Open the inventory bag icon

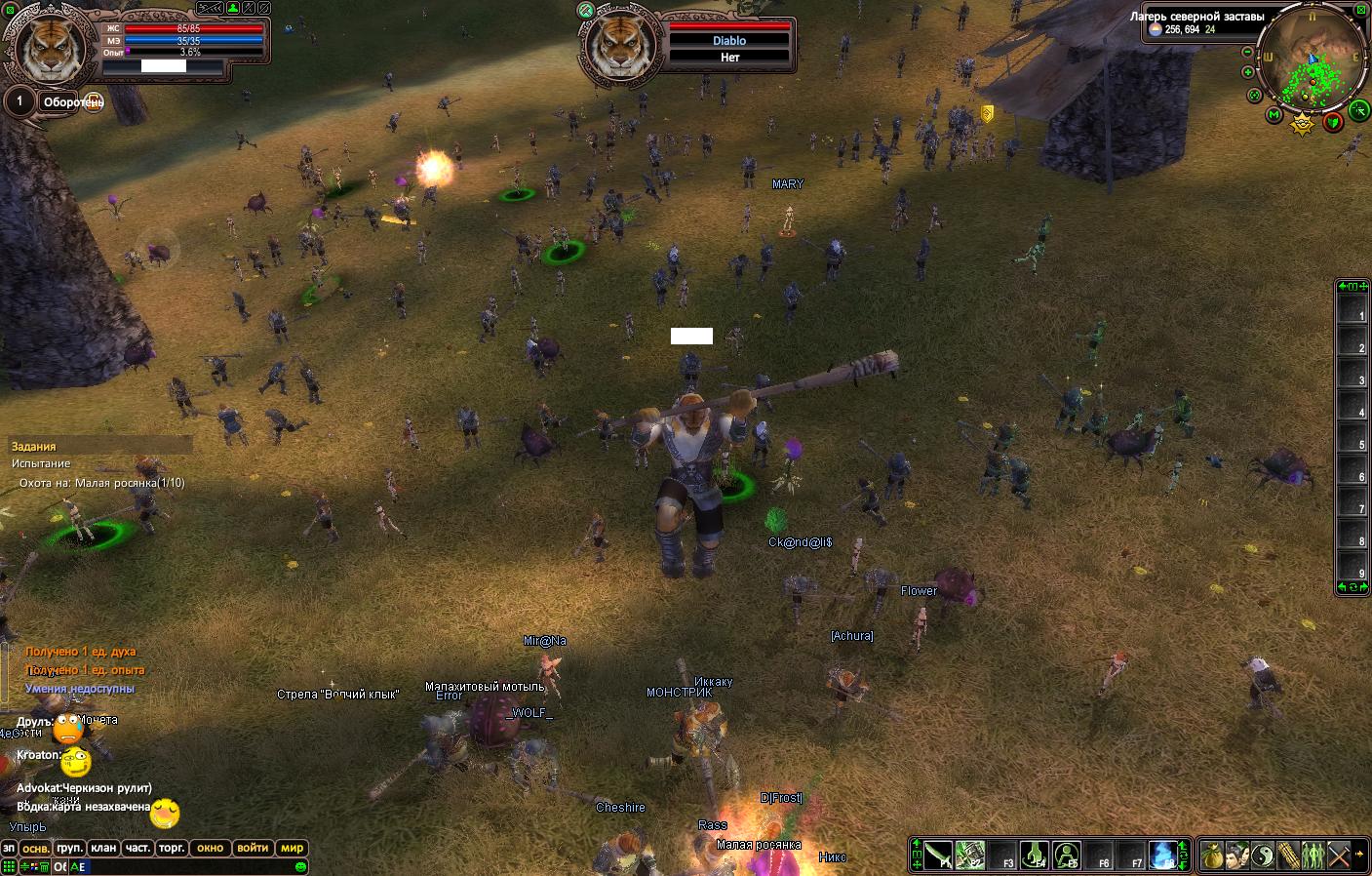point(1212,856)
